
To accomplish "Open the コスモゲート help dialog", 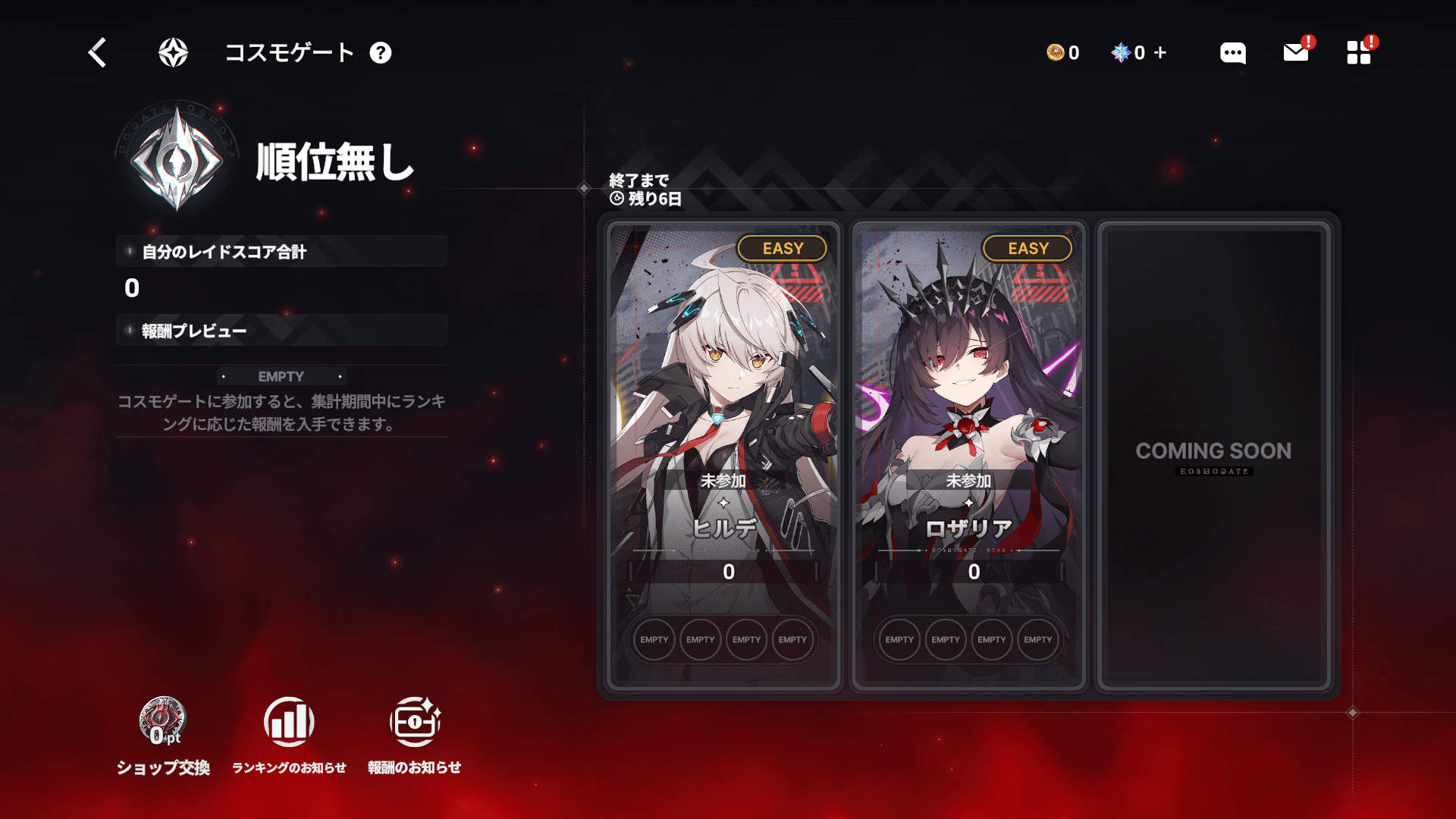I will coord(382,53).
